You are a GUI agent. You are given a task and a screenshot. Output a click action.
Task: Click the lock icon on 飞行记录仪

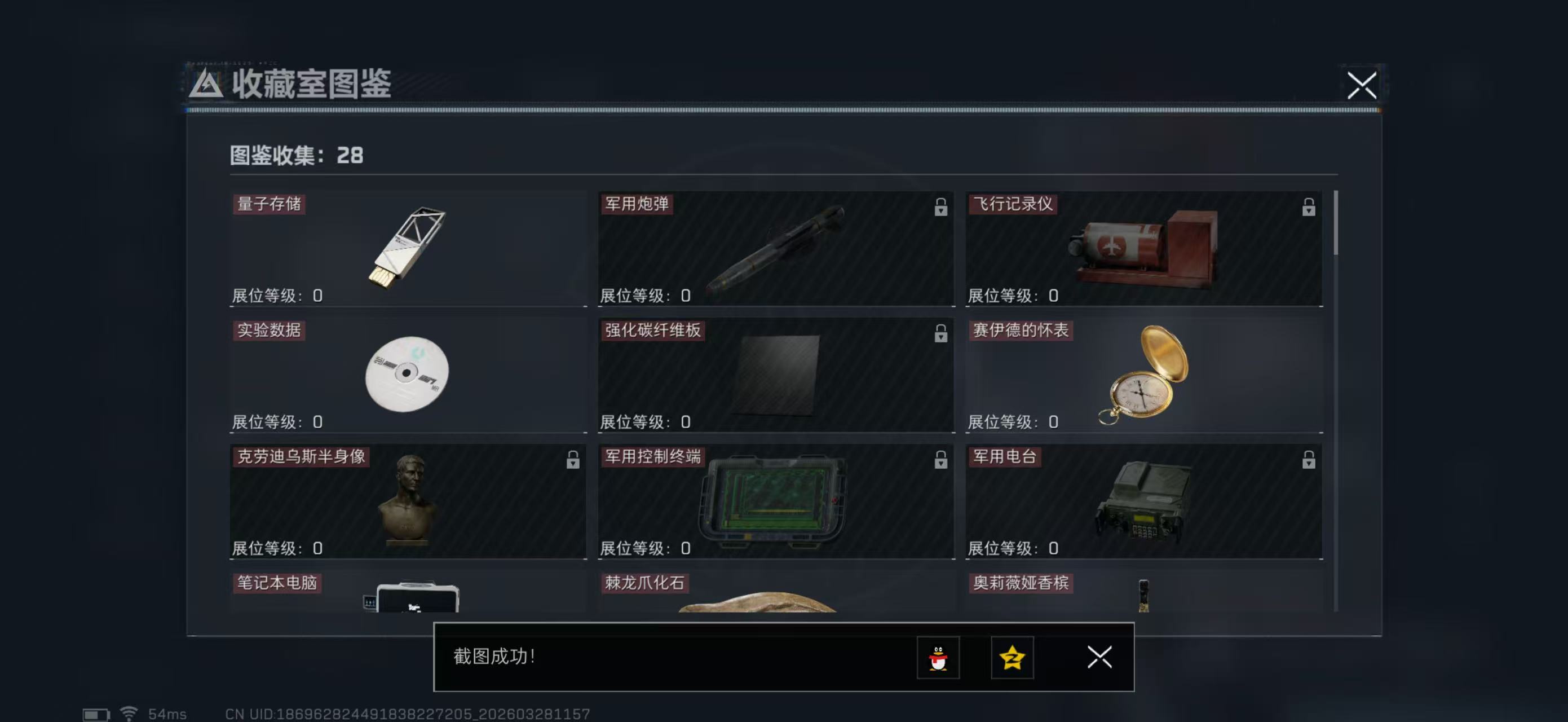coord(1308,208)
